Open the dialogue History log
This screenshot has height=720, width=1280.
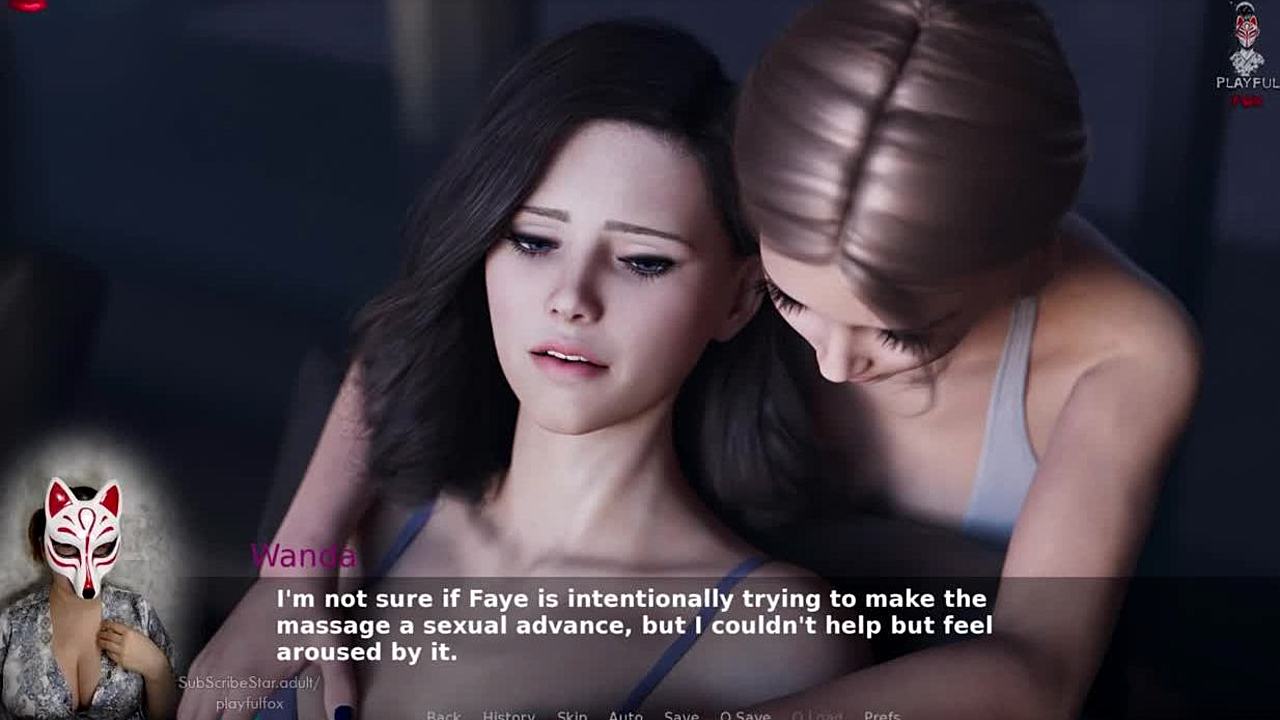509,715
